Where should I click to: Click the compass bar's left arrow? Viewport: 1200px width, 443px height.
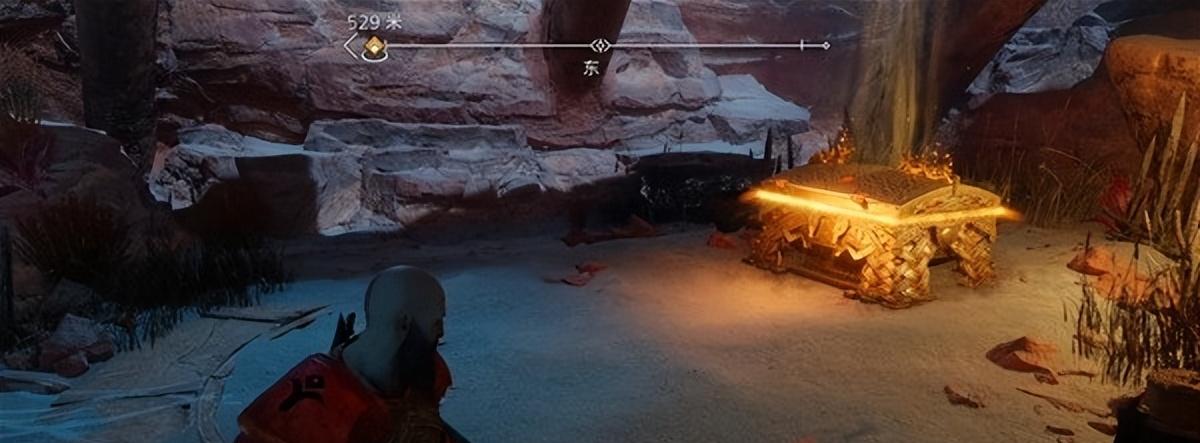coord(350,46)
